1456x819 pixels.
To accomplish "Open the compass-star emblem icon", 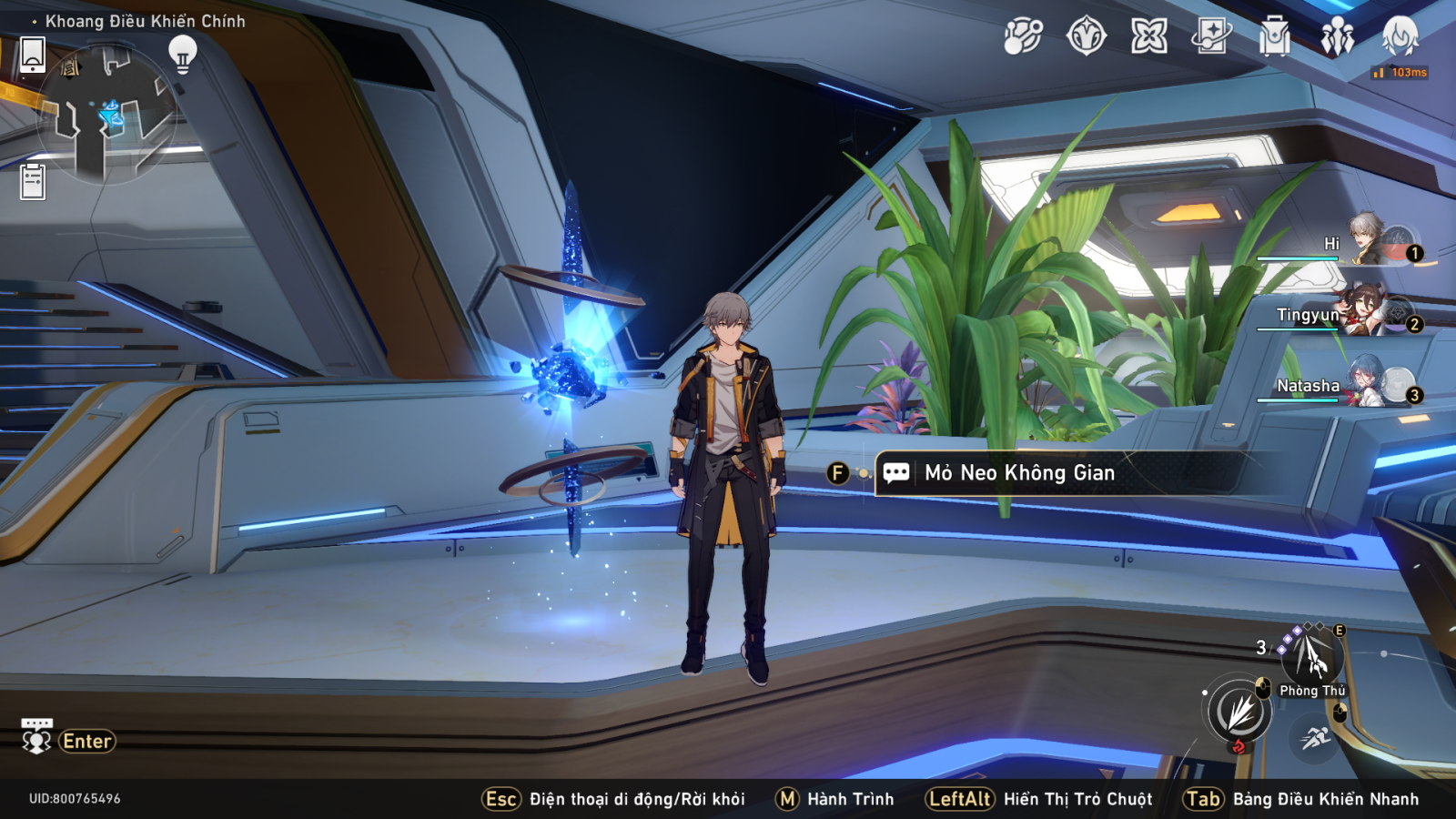I will pos(1086,37).
